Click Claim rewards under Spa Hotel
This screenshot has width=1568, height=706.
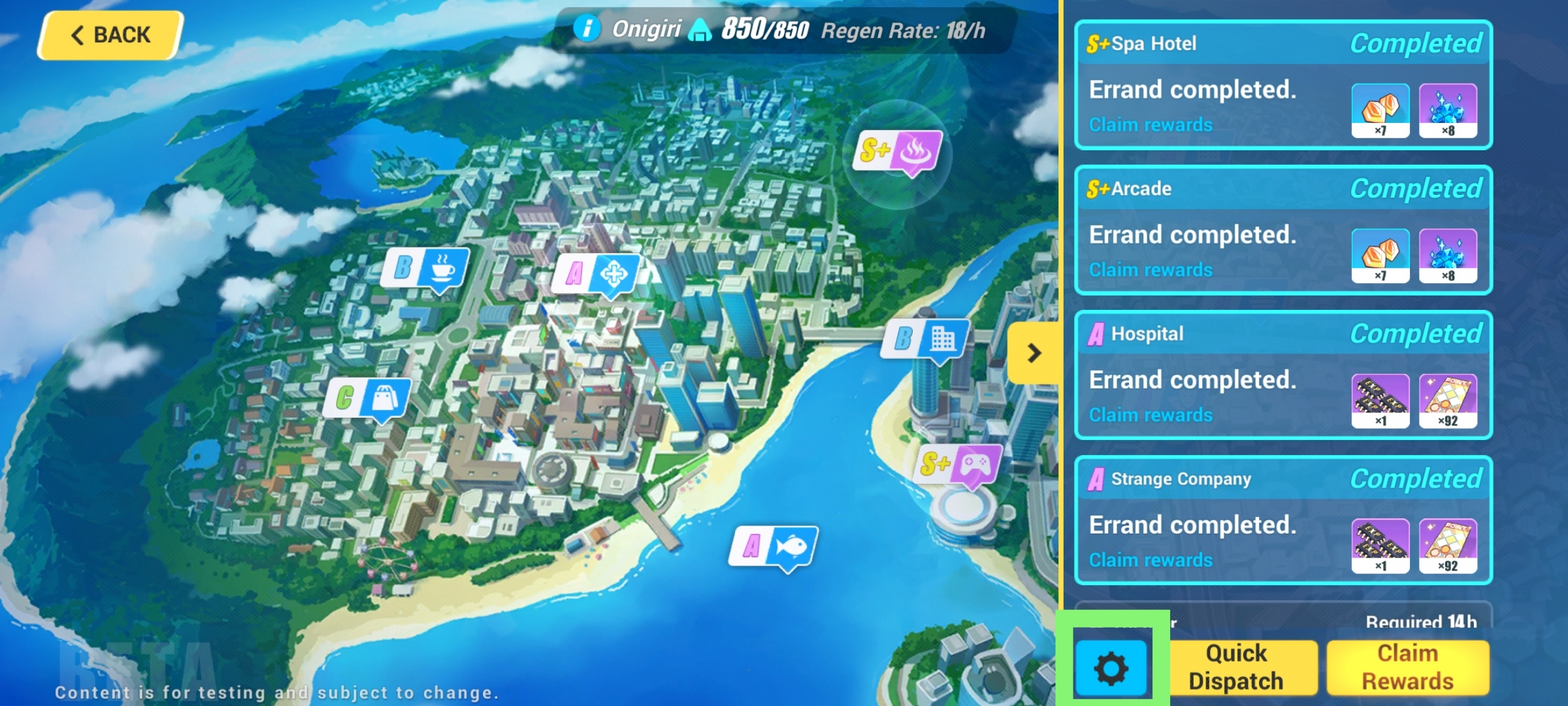(1151, 124)
